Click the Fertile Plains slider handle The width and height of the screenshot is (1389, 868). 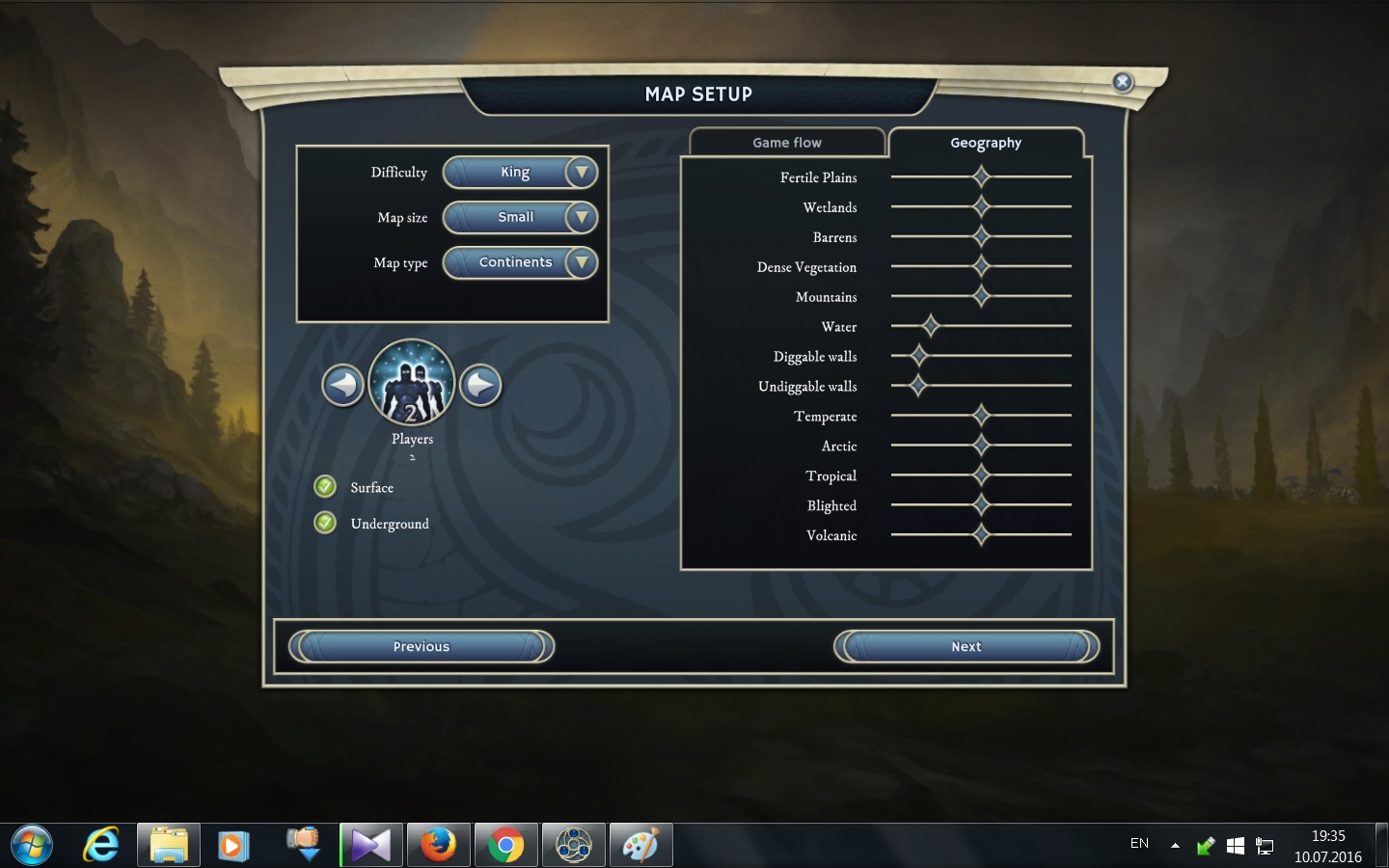(x=981, y=176)
